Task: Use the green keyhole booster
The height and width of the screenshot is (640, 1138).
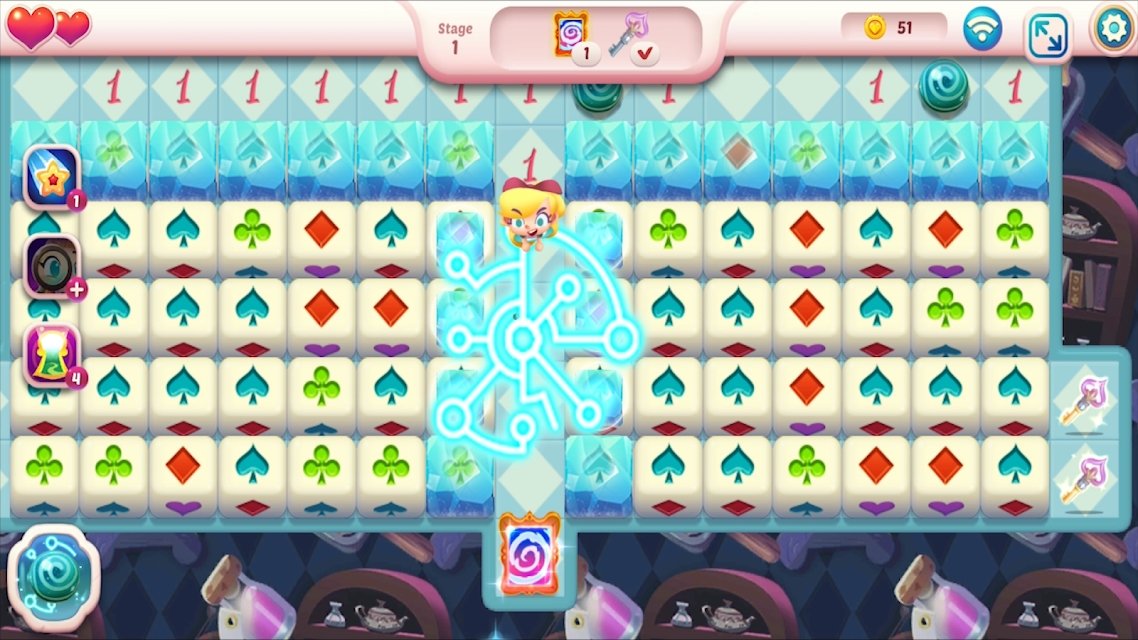Action: pyautogui.click(x=51, y=354)
